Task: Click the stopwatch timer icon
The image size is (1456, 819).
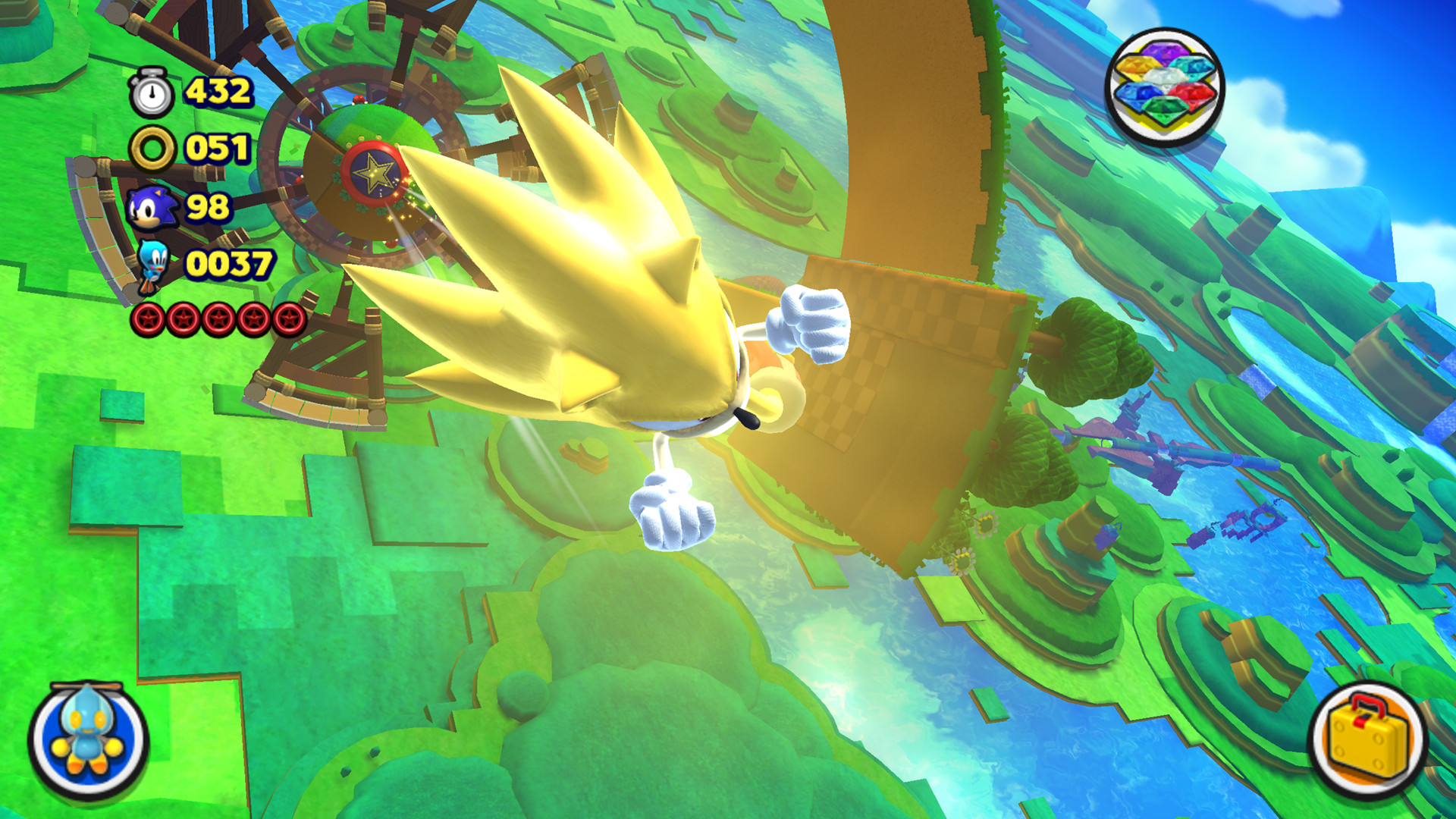Action: click(152, 93)
